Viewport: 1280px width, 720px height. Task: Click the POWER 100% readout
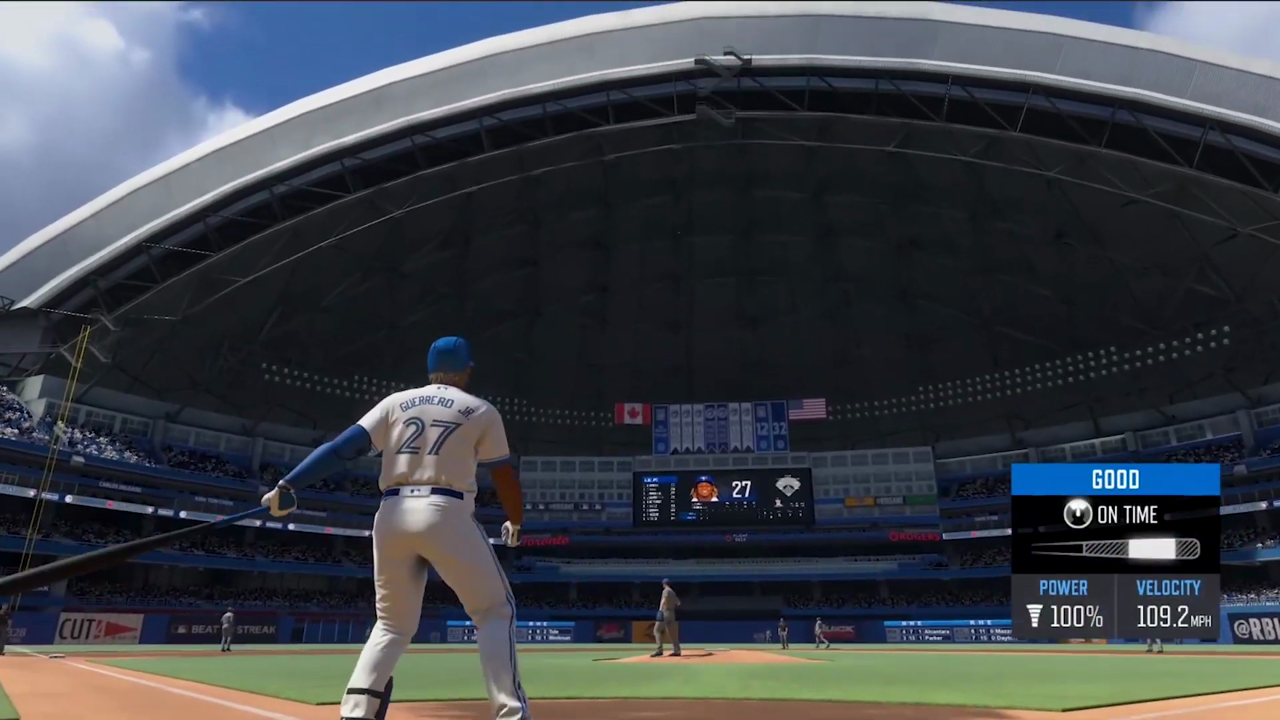pyautogui.click(x=1076, y=617)
